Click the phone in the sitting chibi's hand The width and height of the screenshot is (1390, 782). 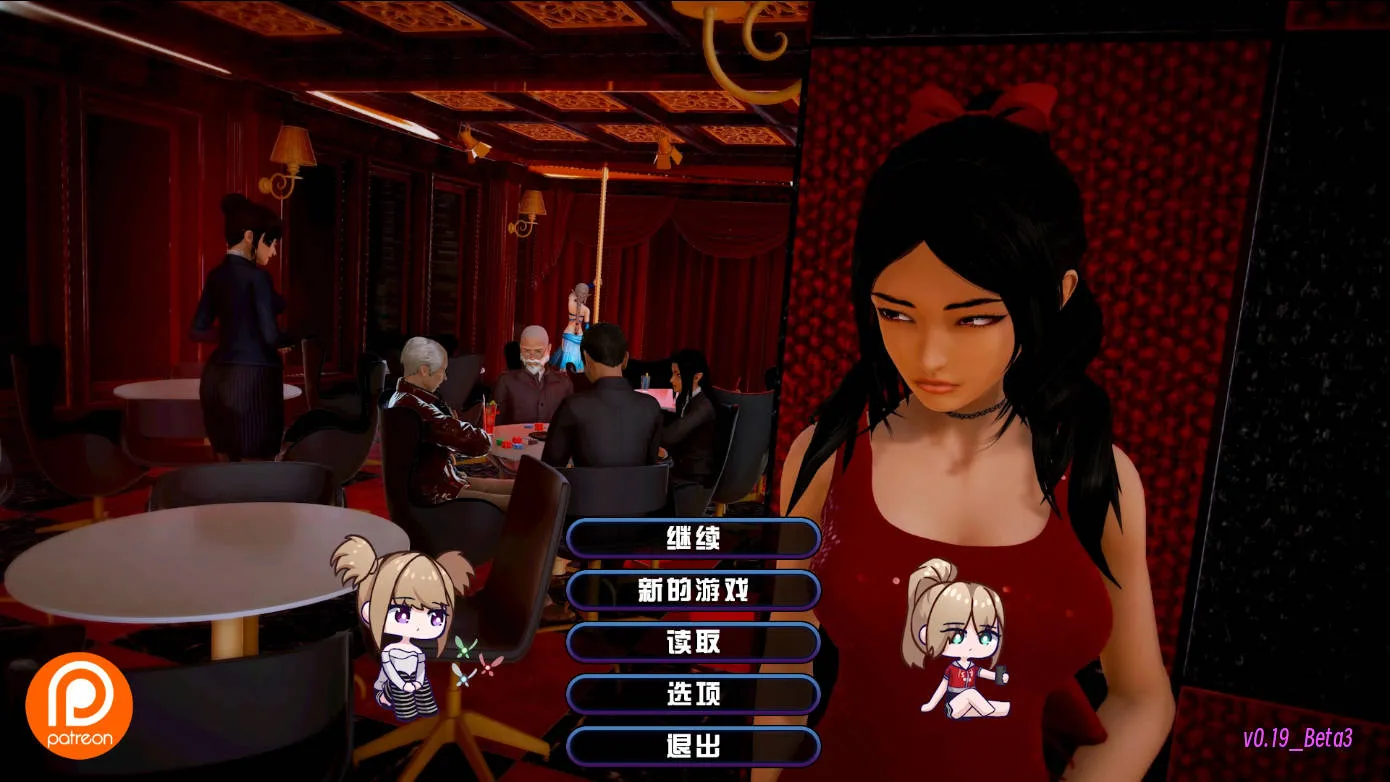1000,676
